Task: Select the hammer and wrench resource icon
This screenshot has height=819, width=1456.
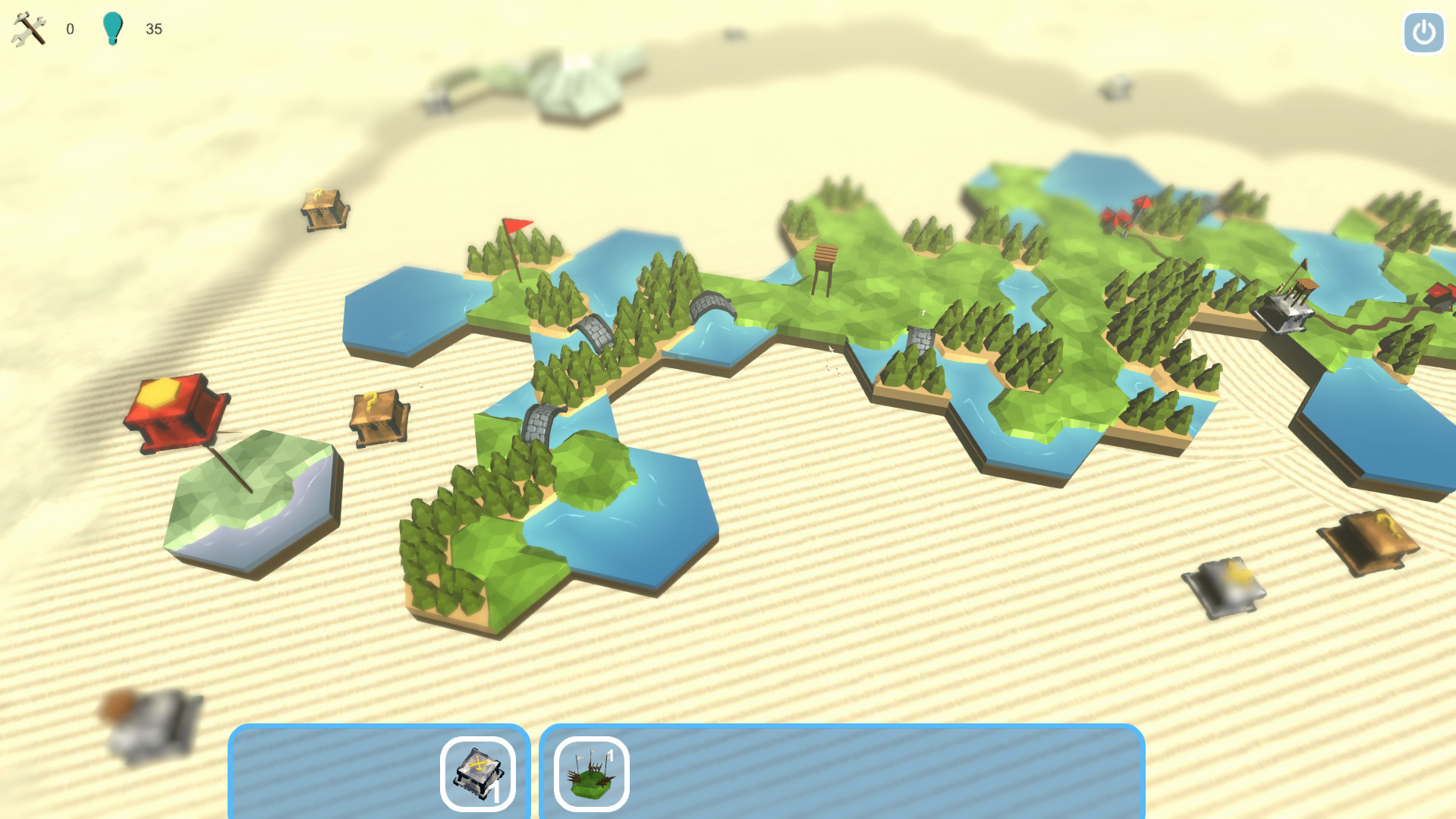Action: [x=27, y=29]
